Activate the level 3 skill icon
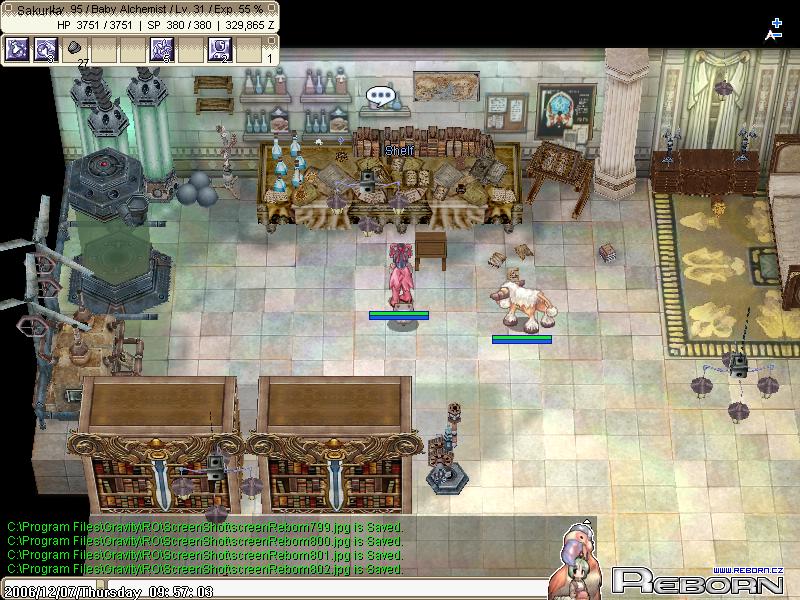Viewport: 800px width, 600px height. [x=46, y=48]
